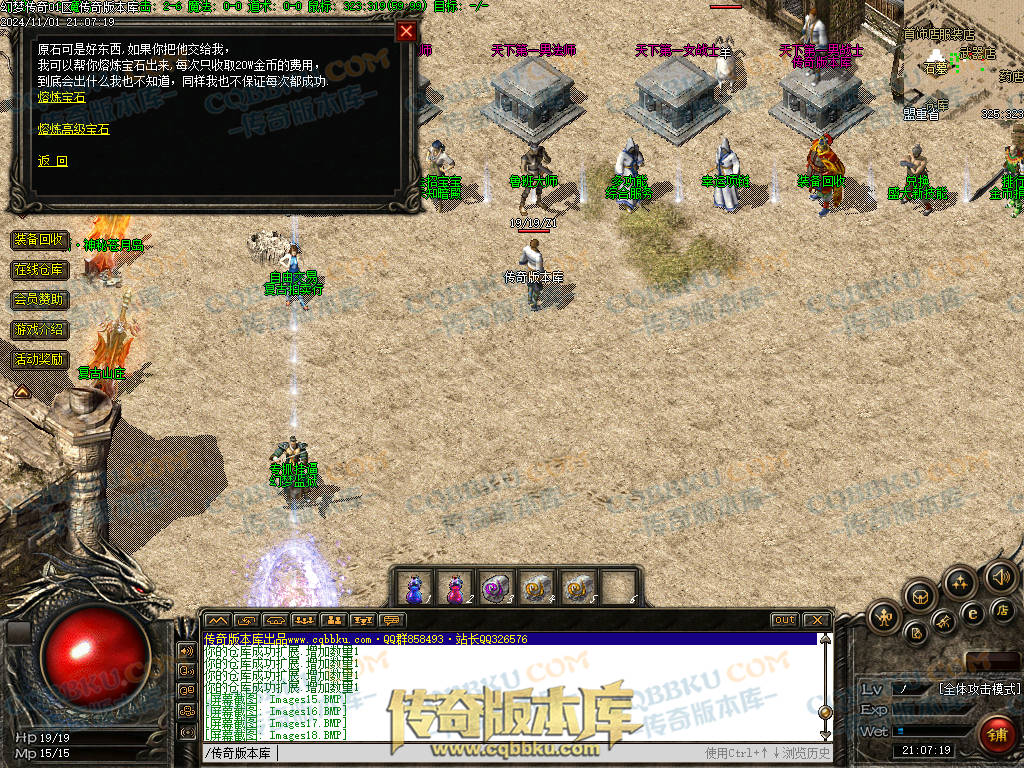Open the 在线仓库 storage button
This screenshot has height=768, width=1024.
pos(40,270)
